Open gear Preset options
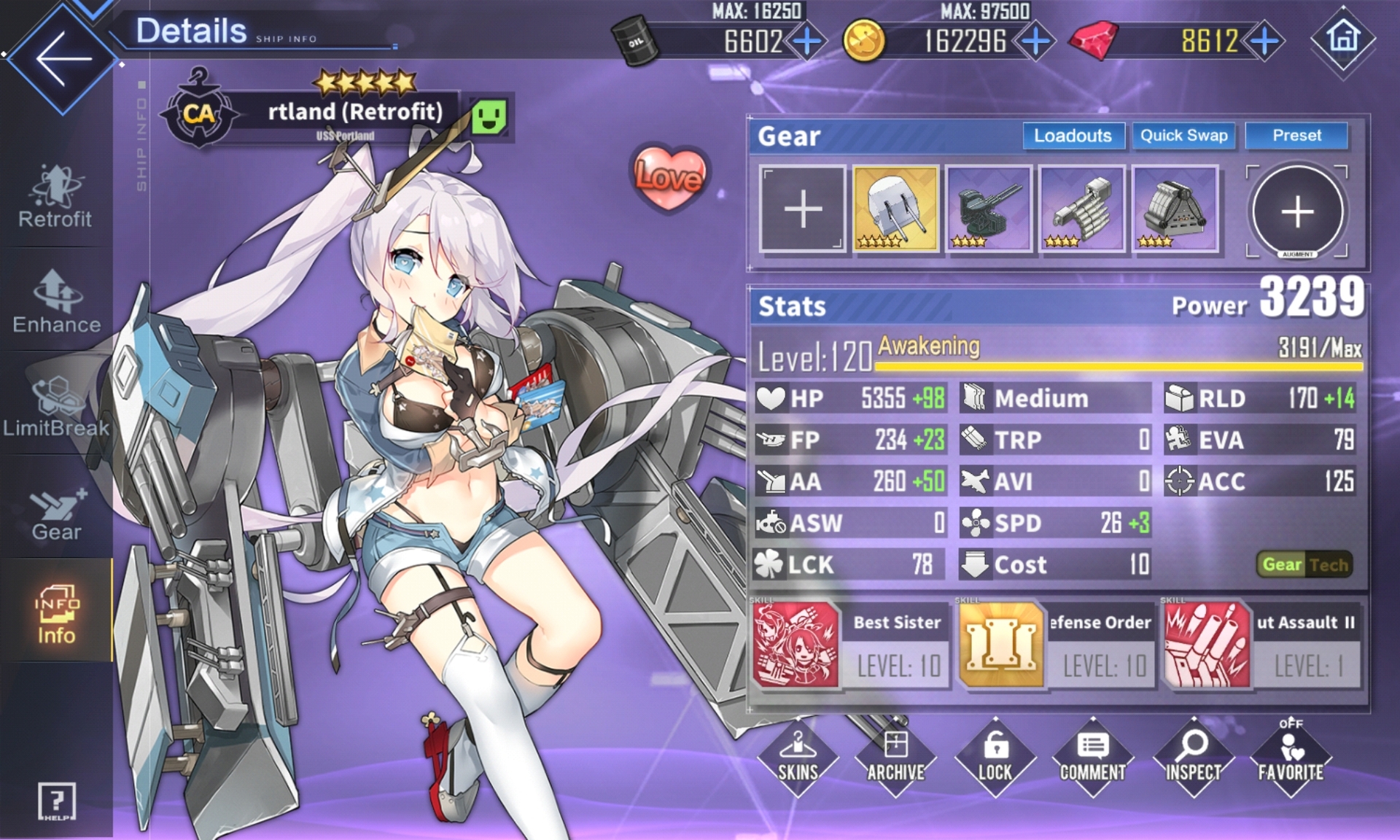Viewport: 1400px width, 840px height. (1296, 136)
